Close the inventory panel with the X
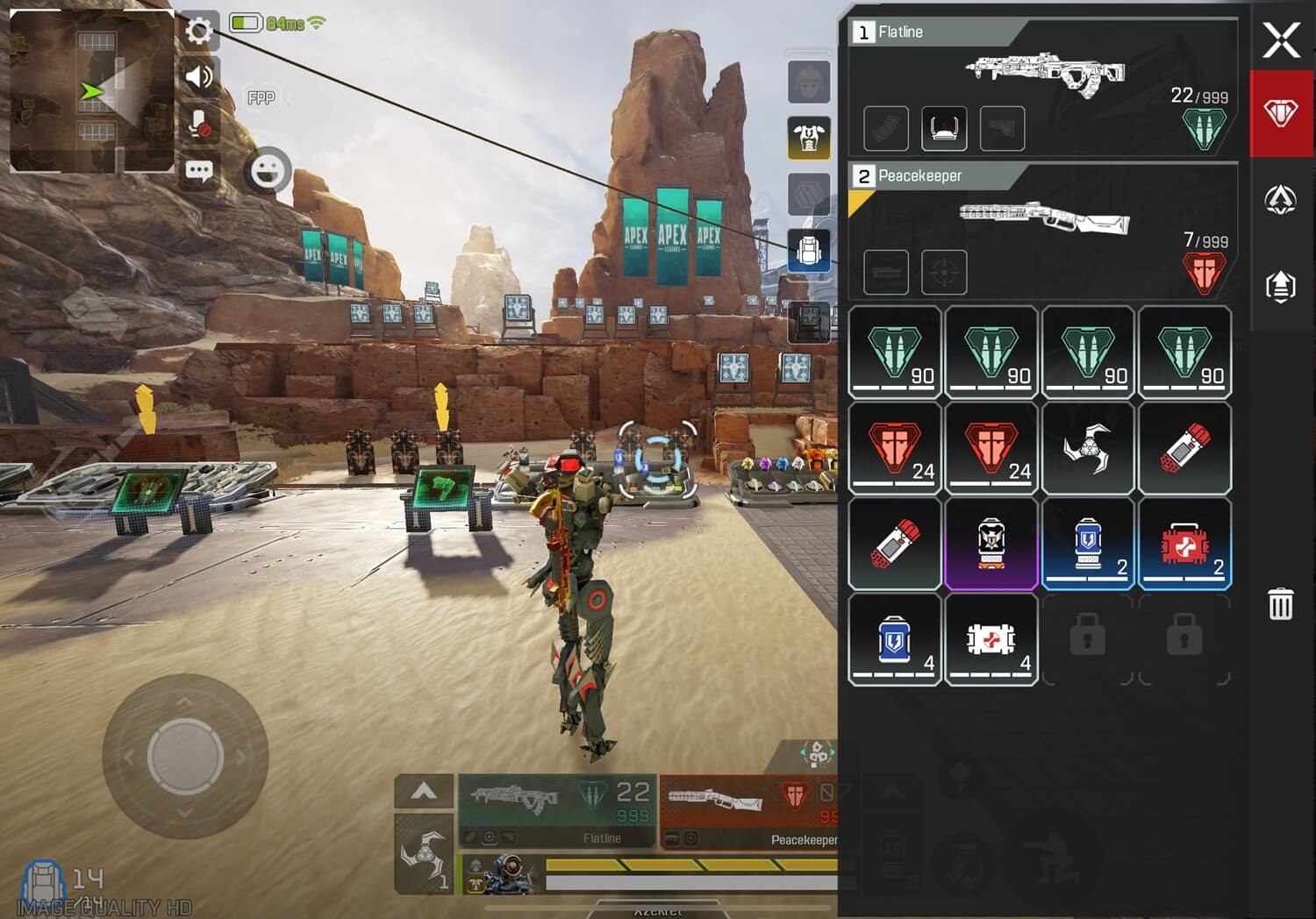 (x=1281, y=40)
